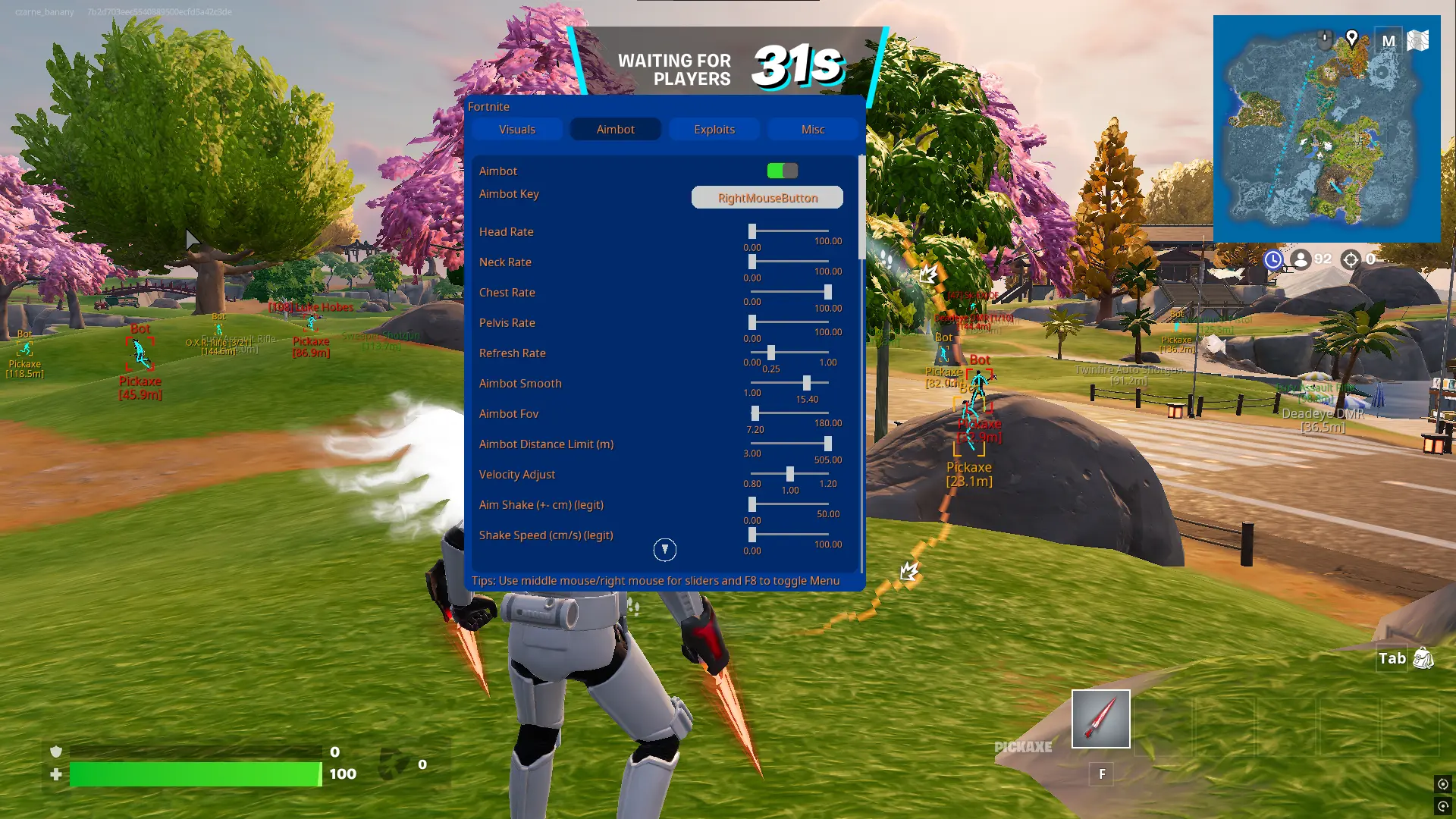This screenshot has width=1456, height=819.
Task: Switch to the Visuals tab
Action: tap(517, 130)
